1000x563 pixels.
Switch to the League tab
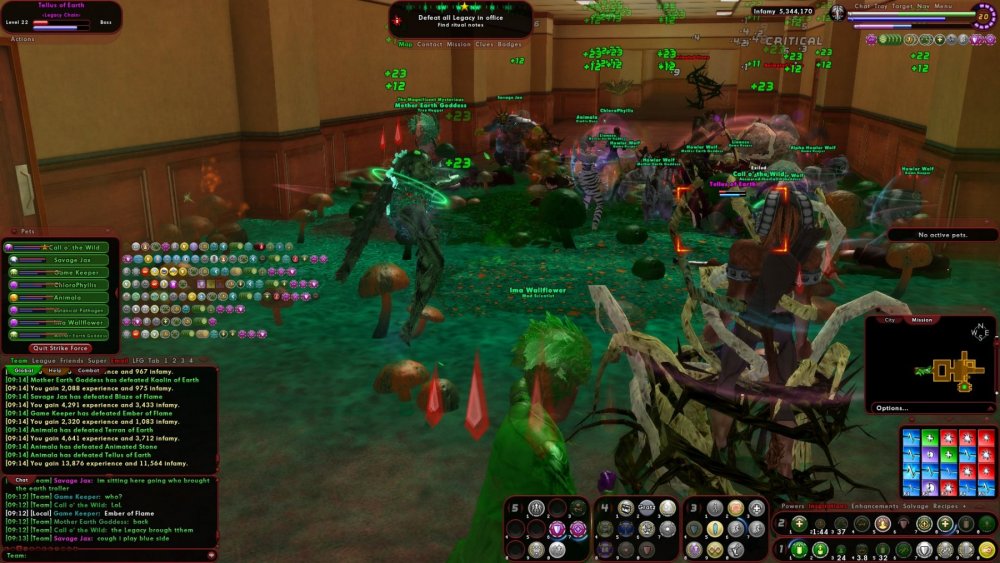click(x=45, y=360)
